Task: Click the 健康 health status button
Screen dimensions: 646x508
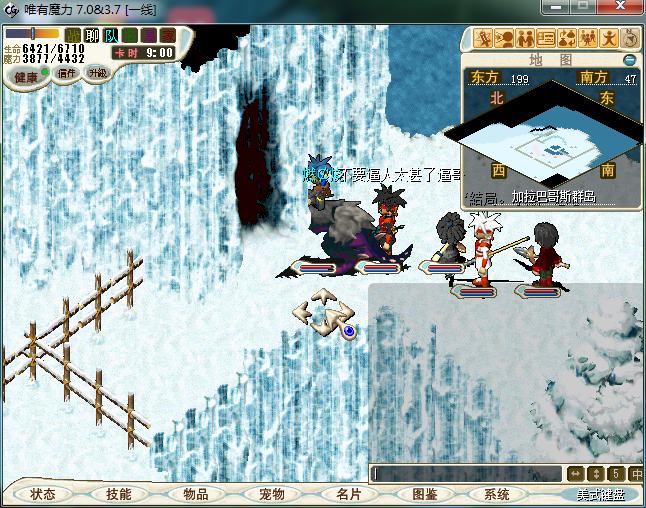Action: [x=26, y=77]
